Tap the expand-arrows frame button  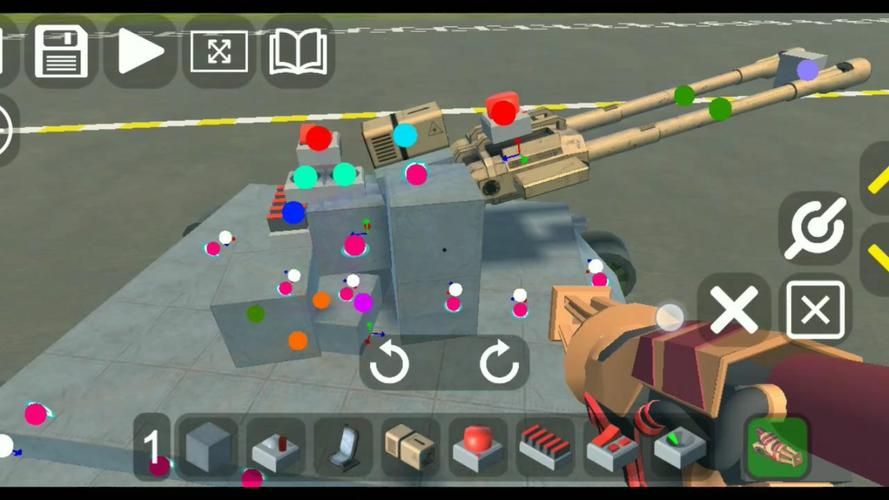point(219,51)
